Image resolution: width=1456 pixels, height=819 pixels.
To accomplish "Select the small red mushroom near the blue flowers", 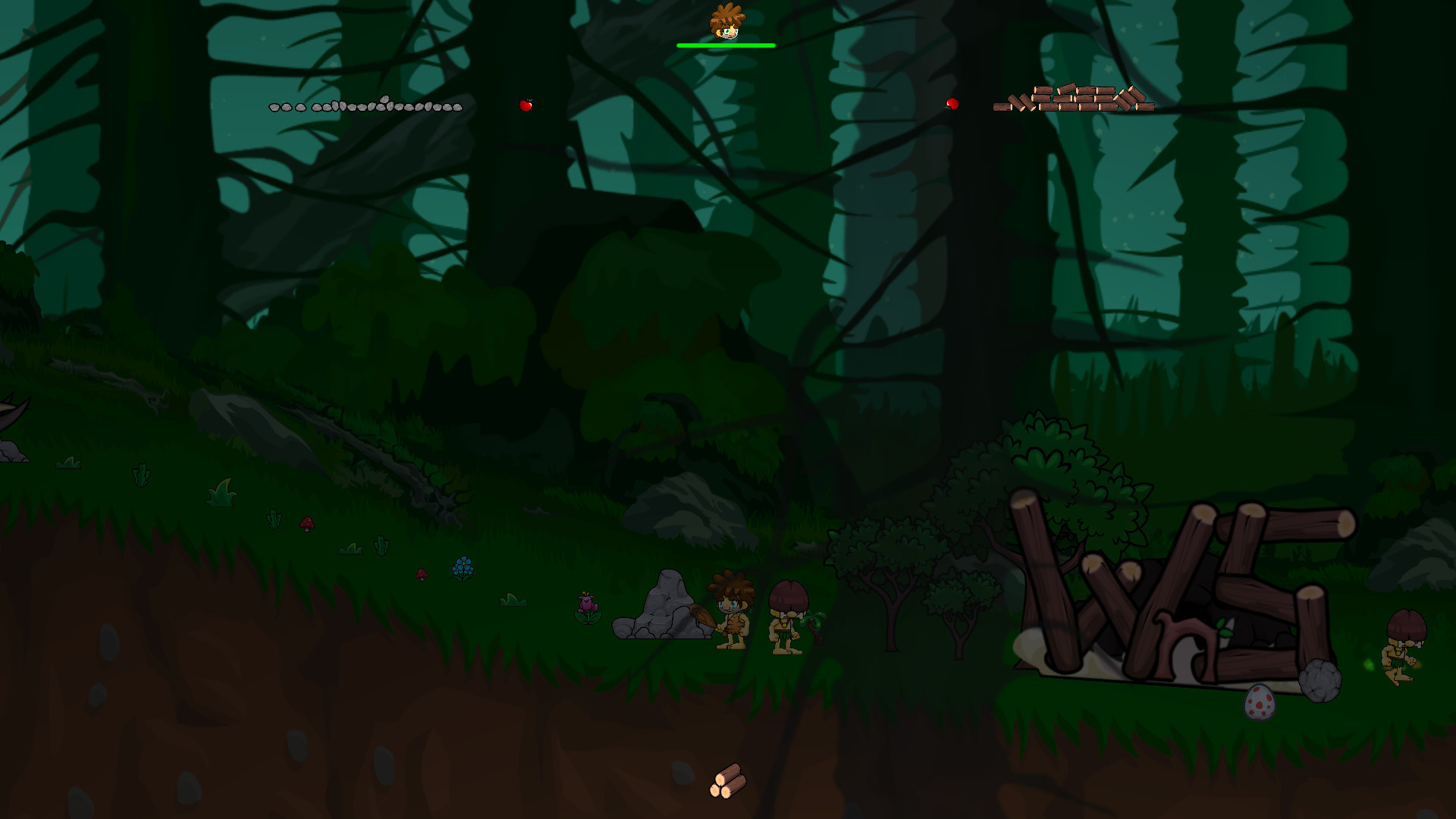I will pyautogui.click(x=422, y=575).
